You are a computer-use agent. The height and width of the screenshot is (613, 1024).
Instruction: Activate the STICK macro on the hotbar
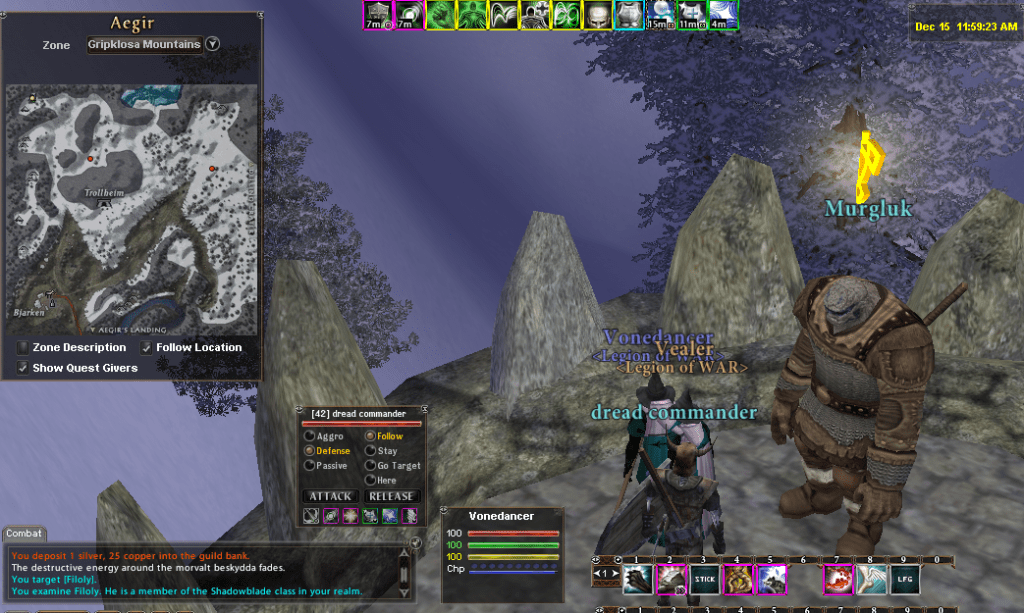tap(705, 579)
